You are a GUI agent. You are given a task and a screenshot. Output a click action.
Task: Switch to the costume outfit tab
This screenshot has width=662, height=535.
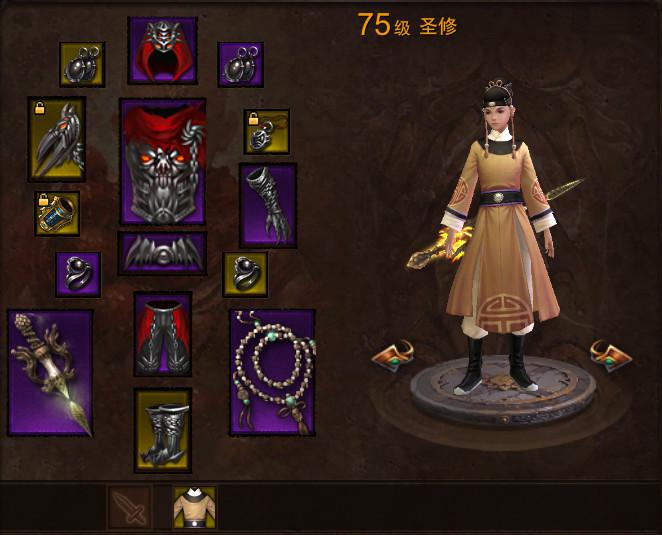coord(194,508)
